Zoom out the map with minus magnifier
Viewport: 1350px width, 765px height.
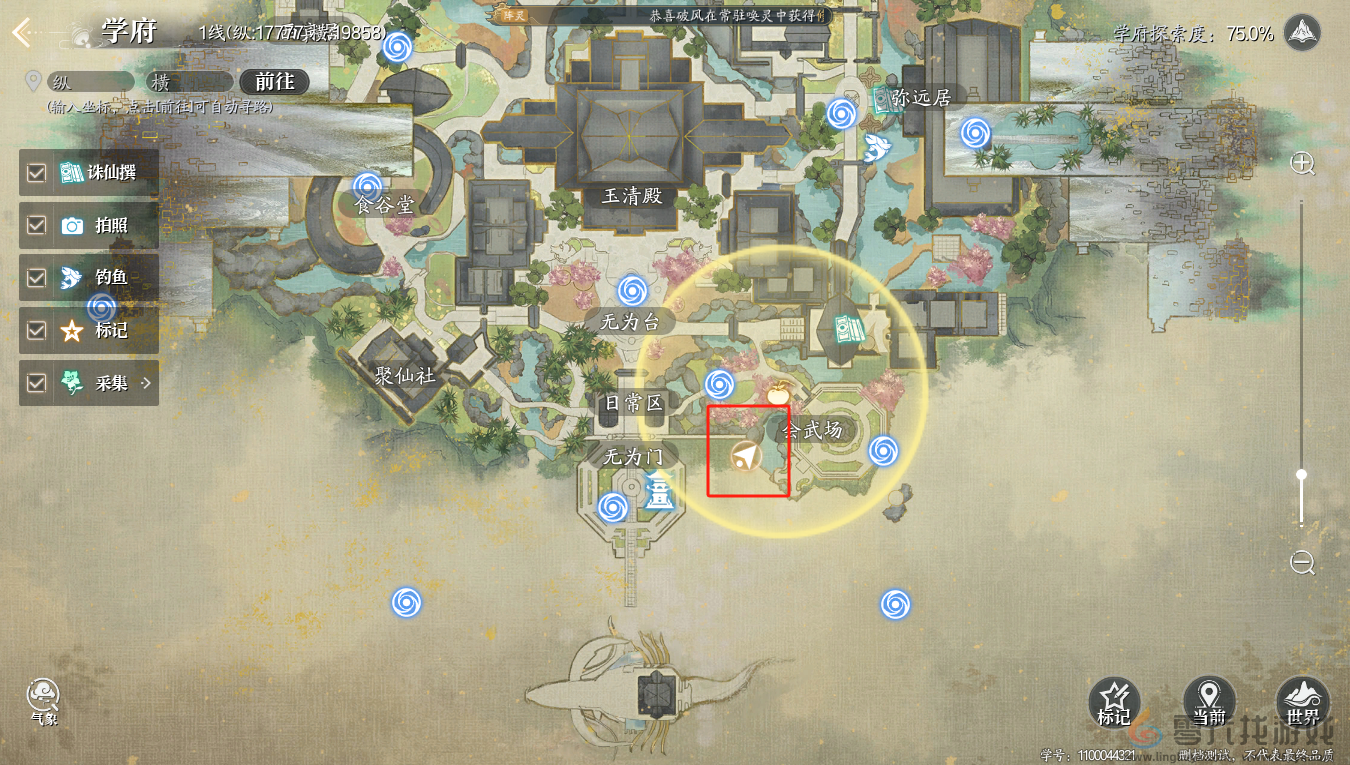click(1302, 563)
